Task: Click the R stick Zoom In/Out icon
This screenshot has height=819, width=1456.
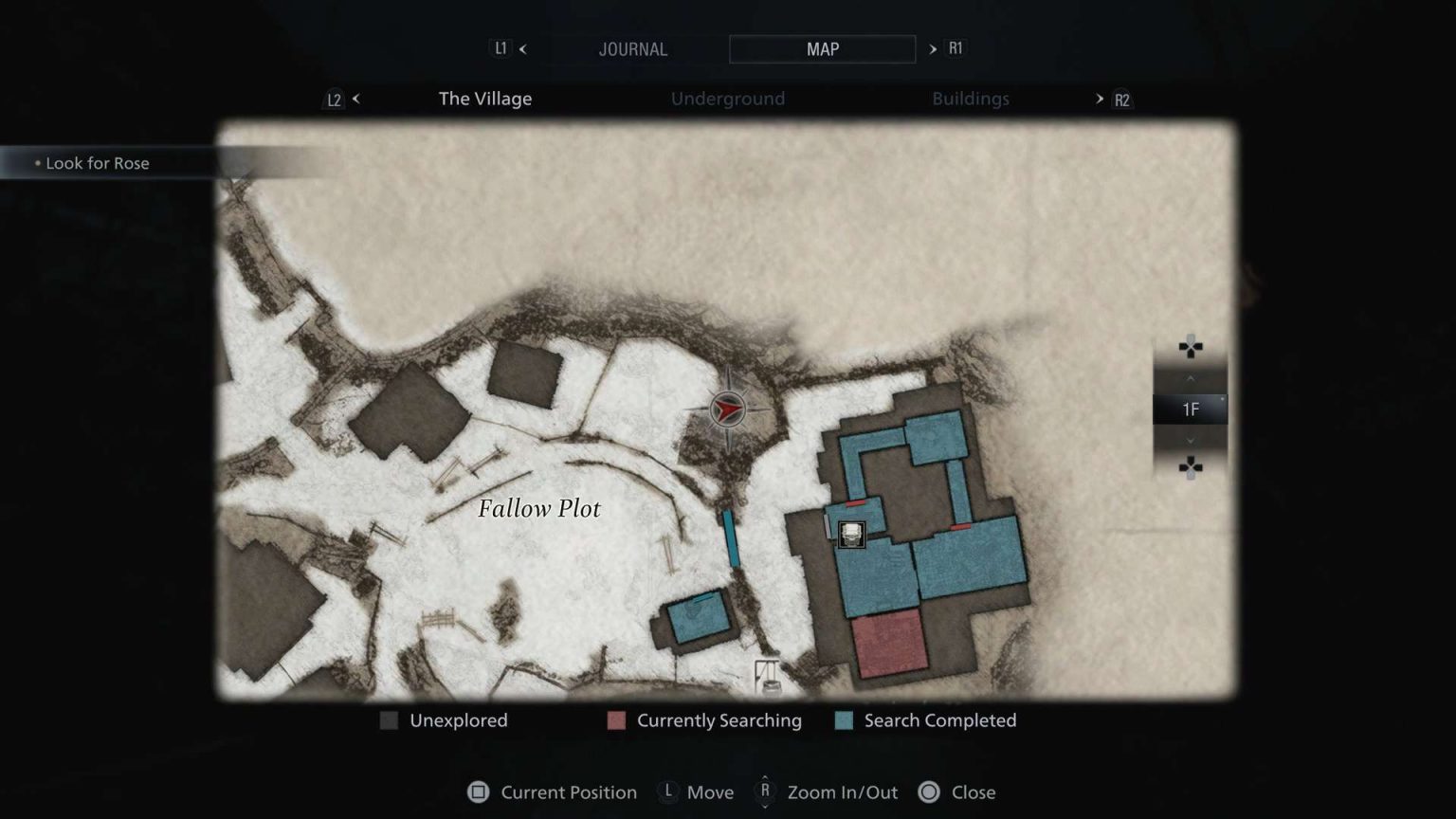Action: coord(764,792)
